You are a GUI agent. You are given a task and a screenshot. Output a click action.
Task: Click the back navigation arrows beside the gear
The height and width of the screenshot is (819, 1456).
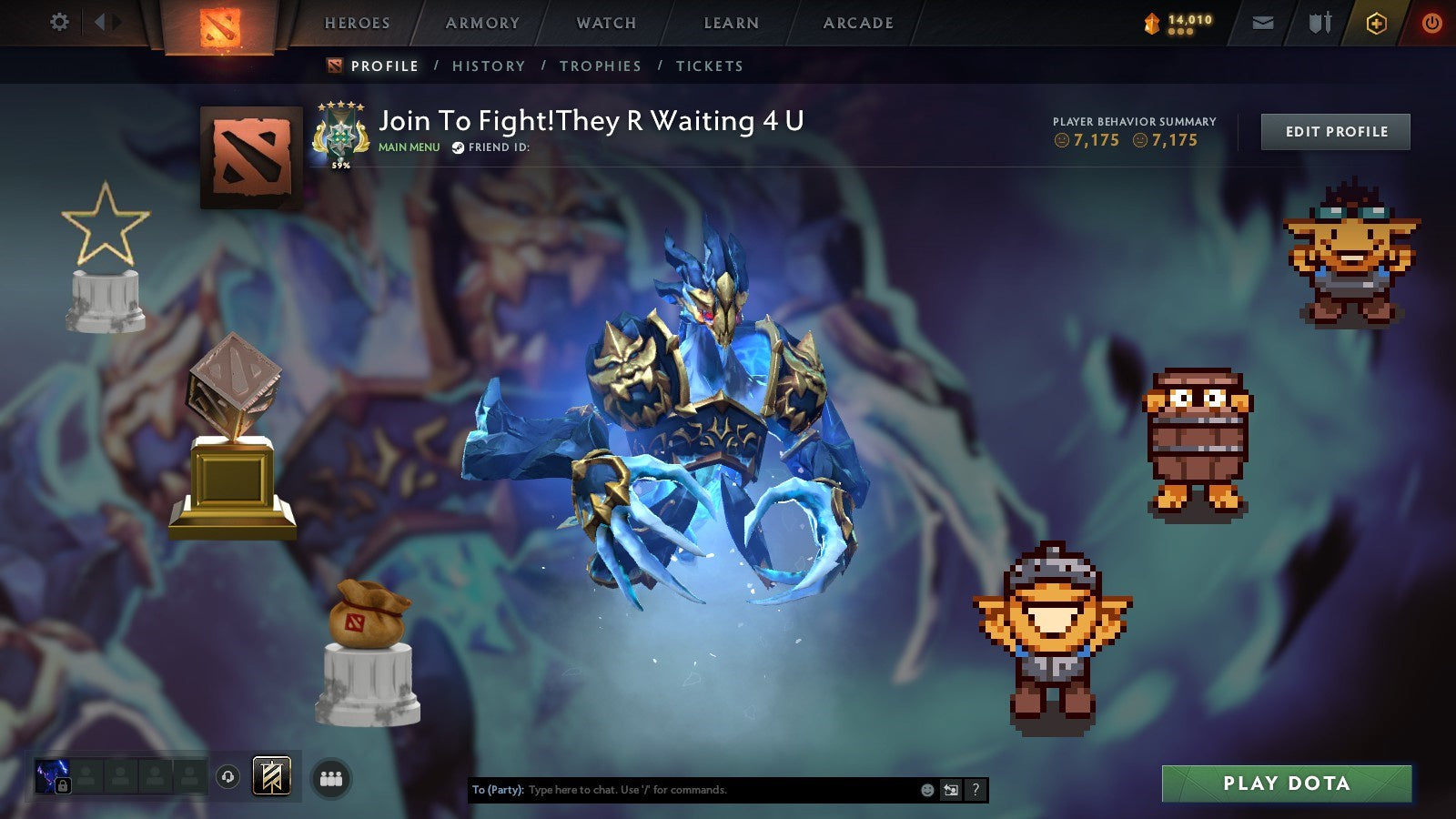106,22
